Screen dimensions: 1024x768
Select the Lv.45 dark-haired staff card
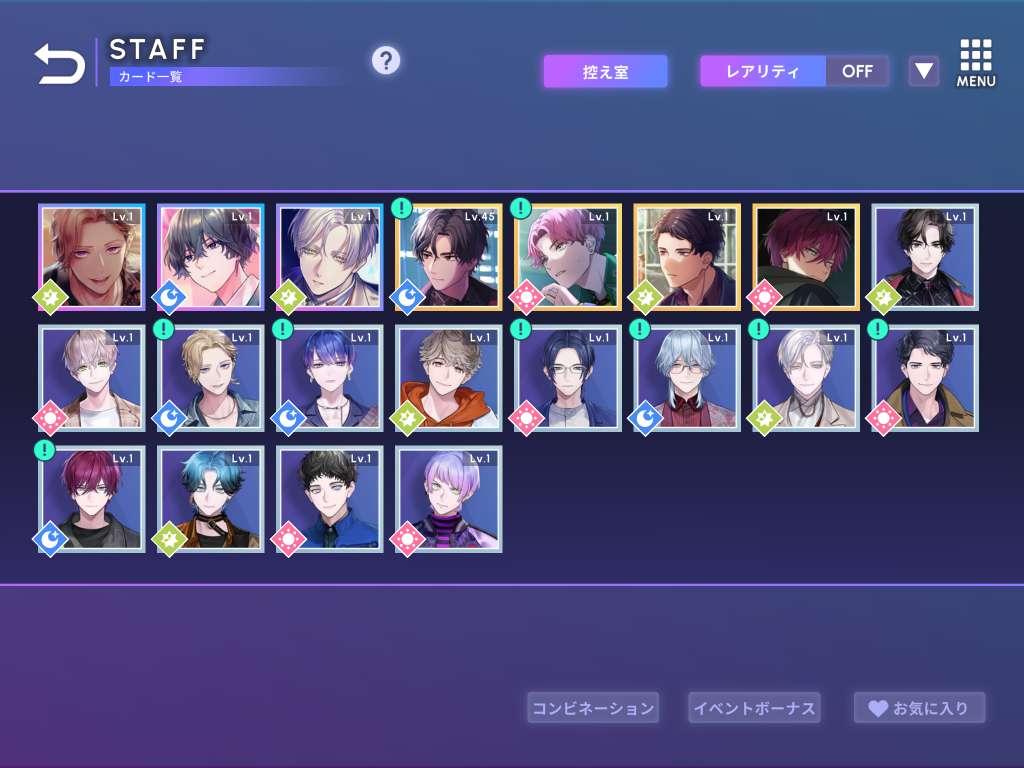tap(449, 257)
